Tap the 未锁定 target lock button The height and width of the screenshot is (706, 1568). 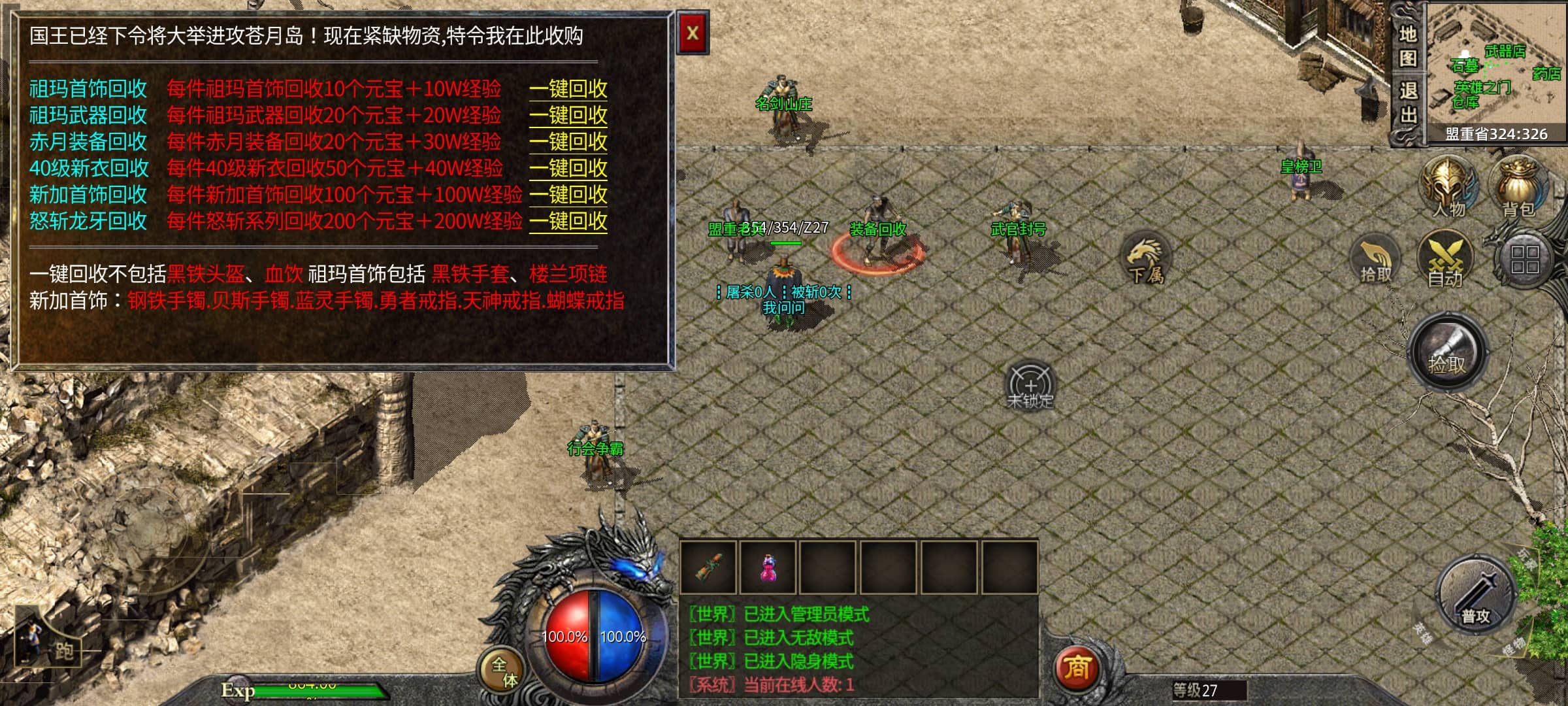click(x=1030, y=386)
